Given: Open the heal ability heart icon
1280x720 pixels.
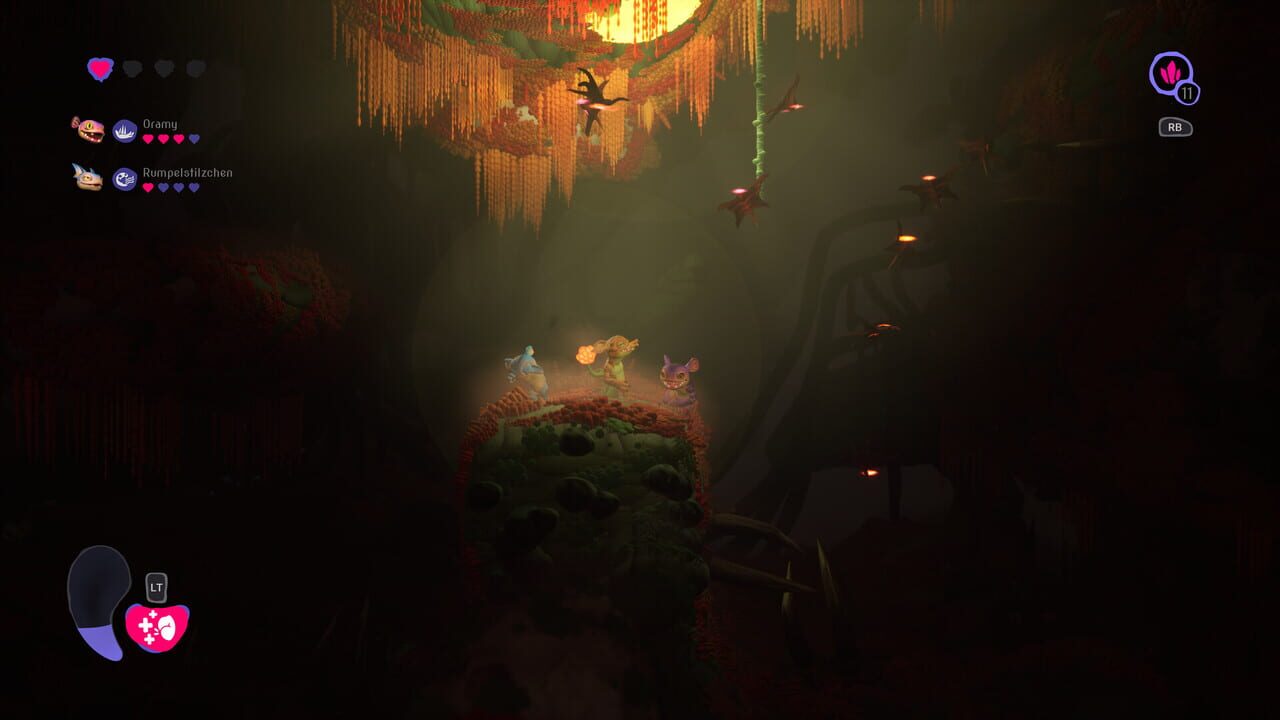Looking at the screenshot, I should [157, 627].
